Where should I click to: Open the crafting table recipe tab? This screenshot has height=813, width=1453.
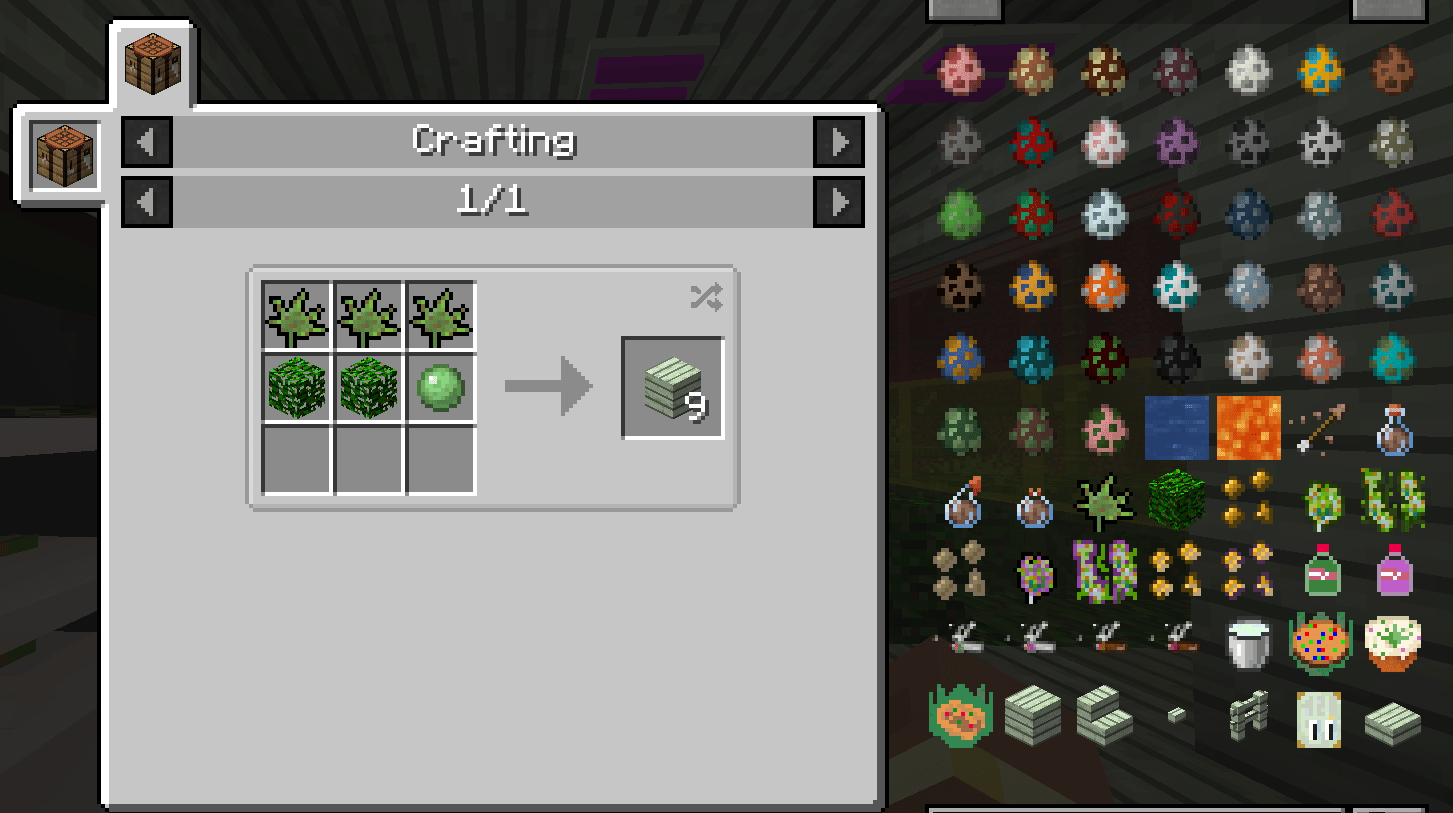click(x=152, y=60)
